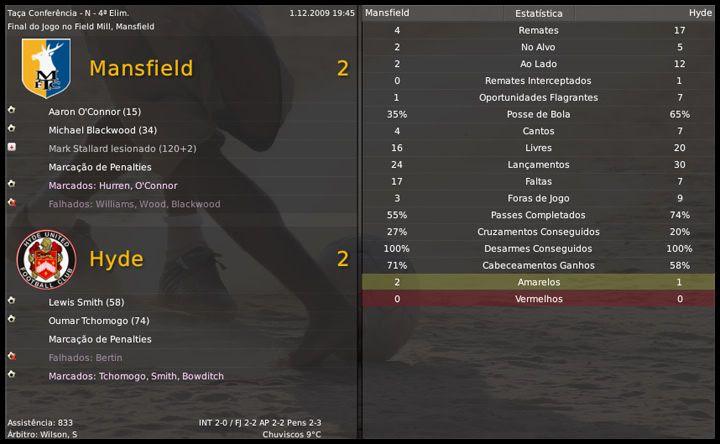The width and height of the screenshot is (720, 444).
Task: Click the Estatística column header
Action: (x=538, y=14)
